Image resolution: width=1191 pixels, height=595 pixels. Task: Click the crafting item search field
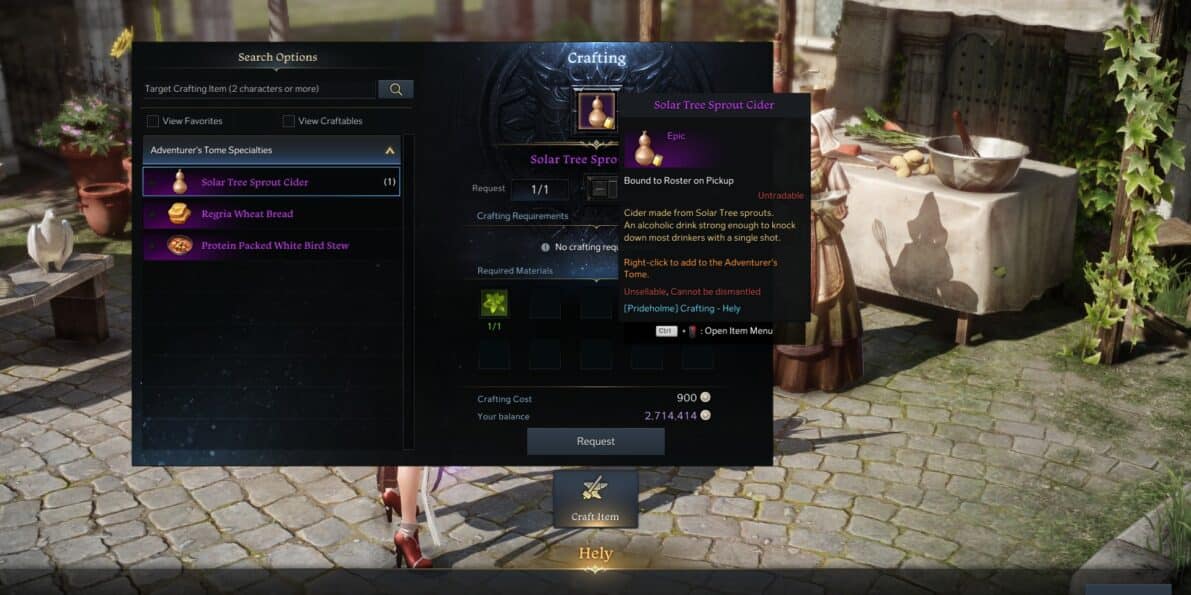[x=260, y=89]
